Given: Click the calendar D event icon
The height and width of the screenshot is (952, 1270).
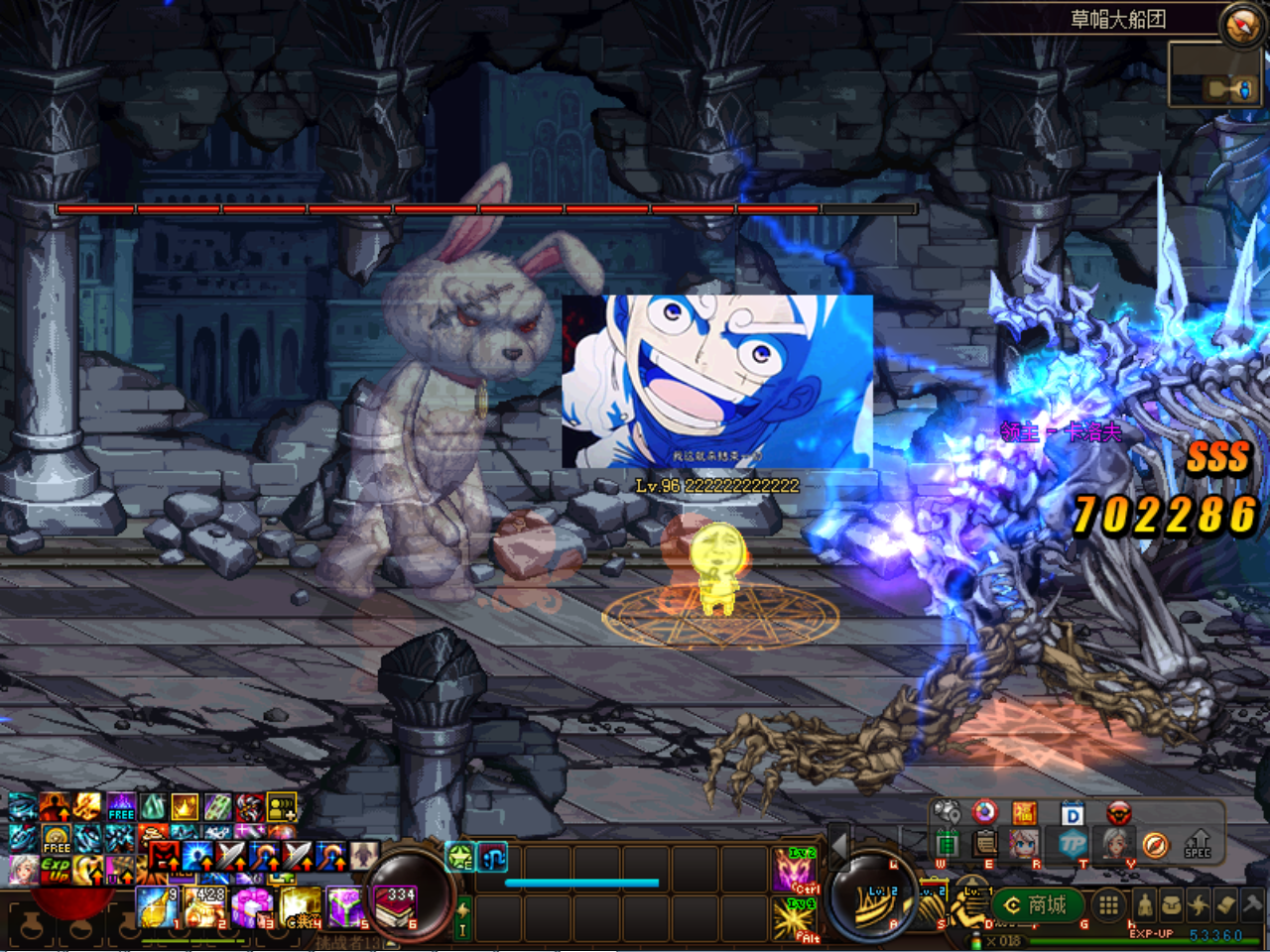Looking at the screenshot, I should [1074, 811].
